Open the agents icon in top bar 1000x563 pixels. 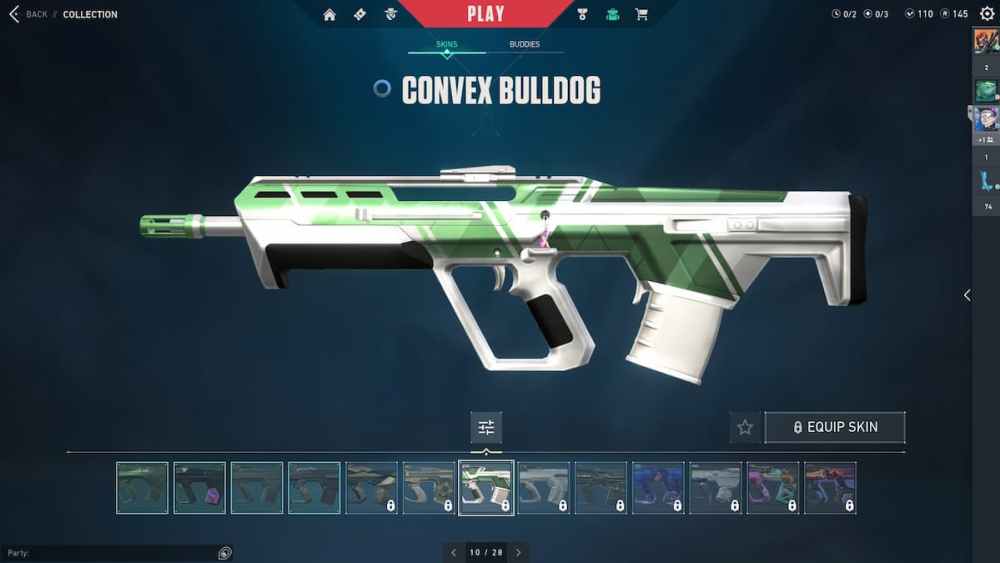(x=391, y=14)
